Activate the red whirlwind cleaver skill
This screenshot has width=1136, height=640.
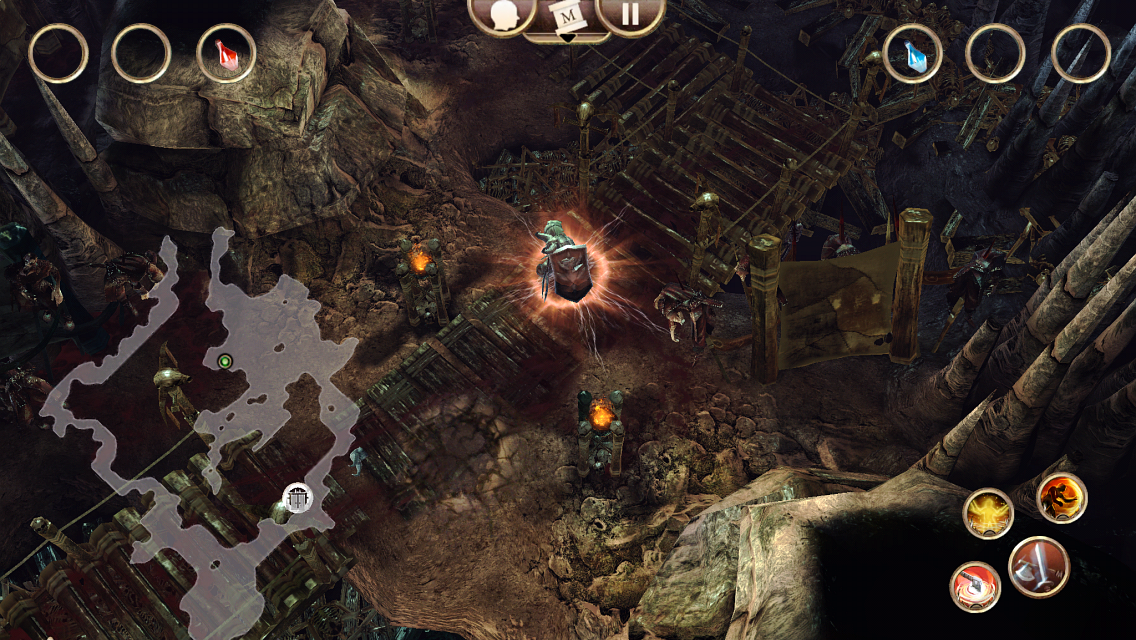click(x=975, y=587)
